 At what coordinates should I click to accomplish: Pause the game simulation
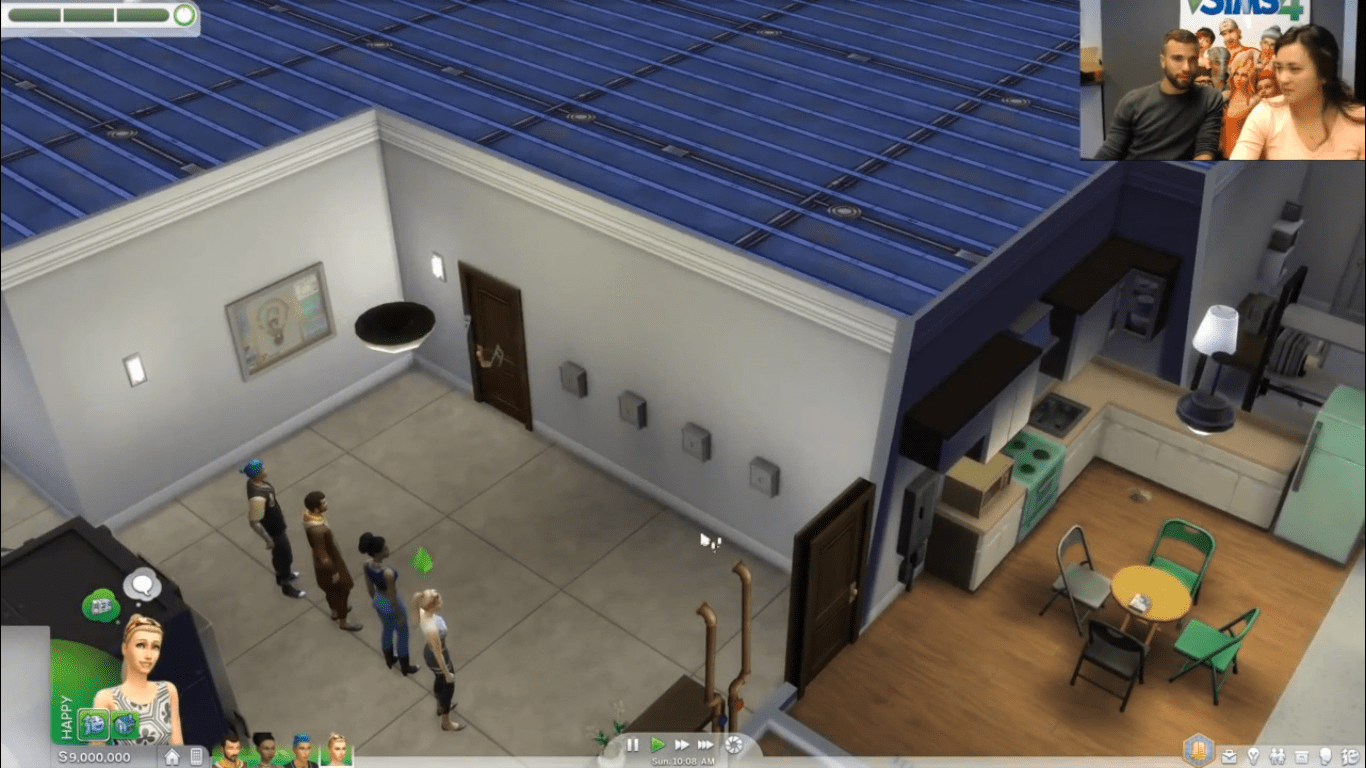click(633, 745)
